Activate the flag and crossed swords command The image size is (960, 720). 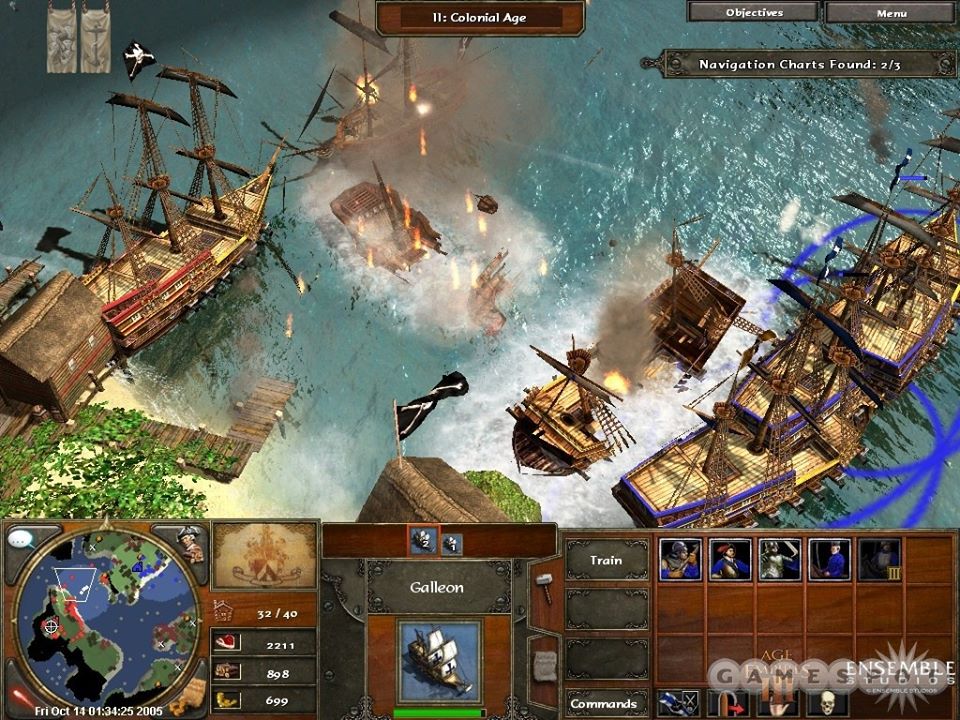(680, 701)
